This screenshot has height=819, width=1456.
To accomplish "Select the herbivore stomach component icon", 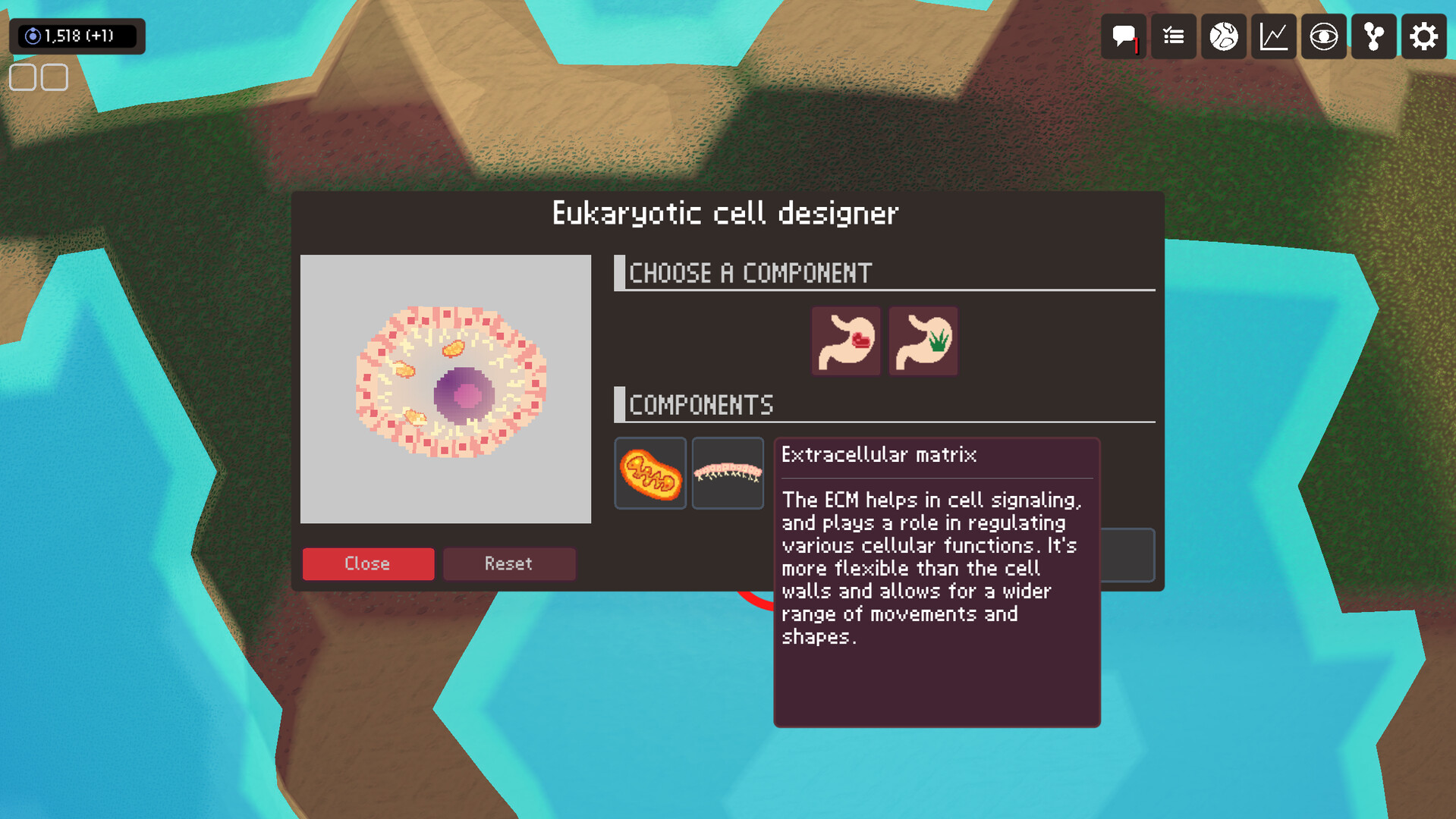I will [x=923, y=340].
